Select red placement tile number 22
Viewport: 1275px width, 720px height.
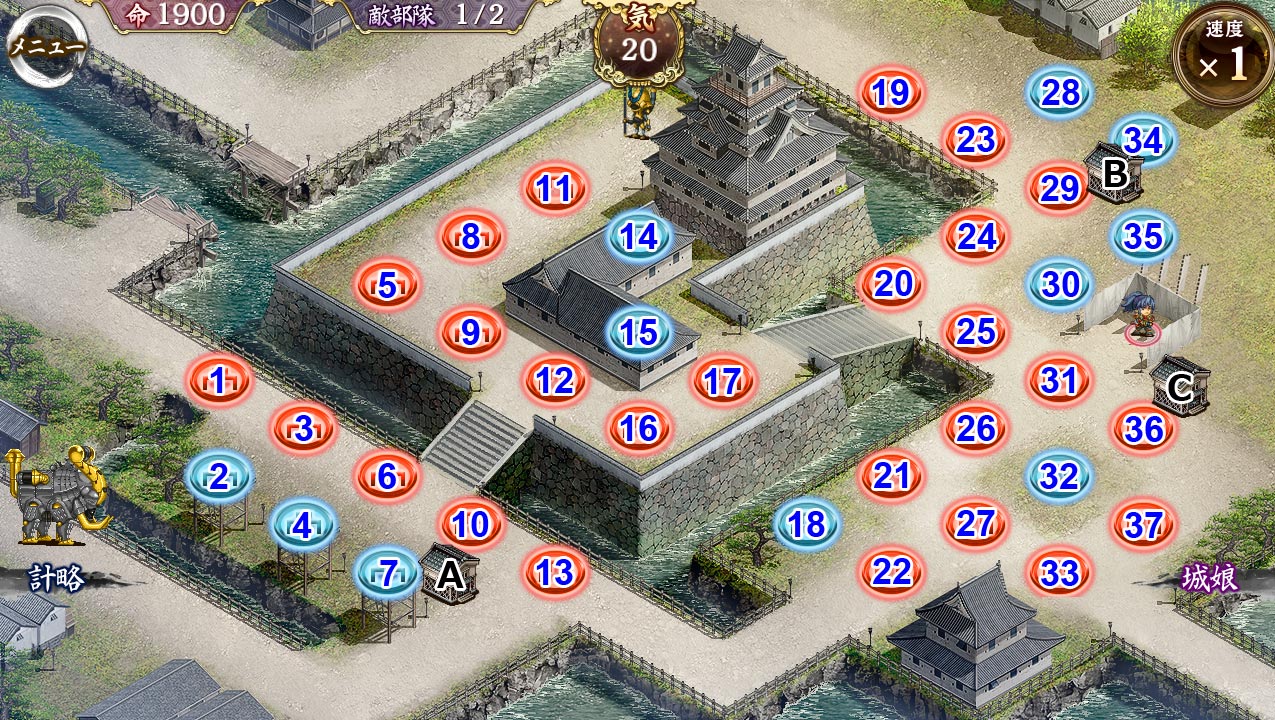click(x=891, y=572)
